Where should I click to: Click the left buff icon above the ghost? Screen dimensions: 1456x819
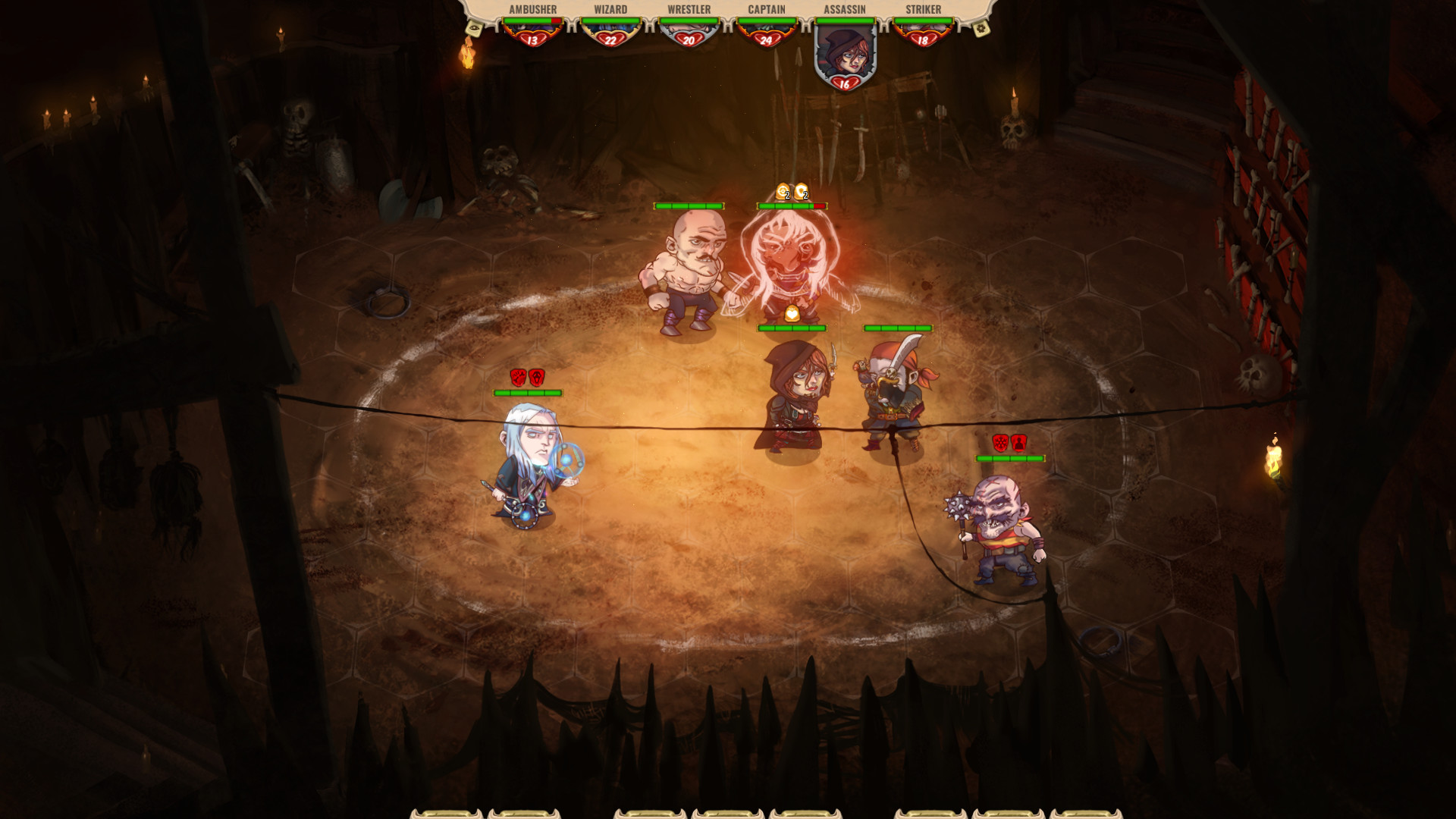coord(781,191)
